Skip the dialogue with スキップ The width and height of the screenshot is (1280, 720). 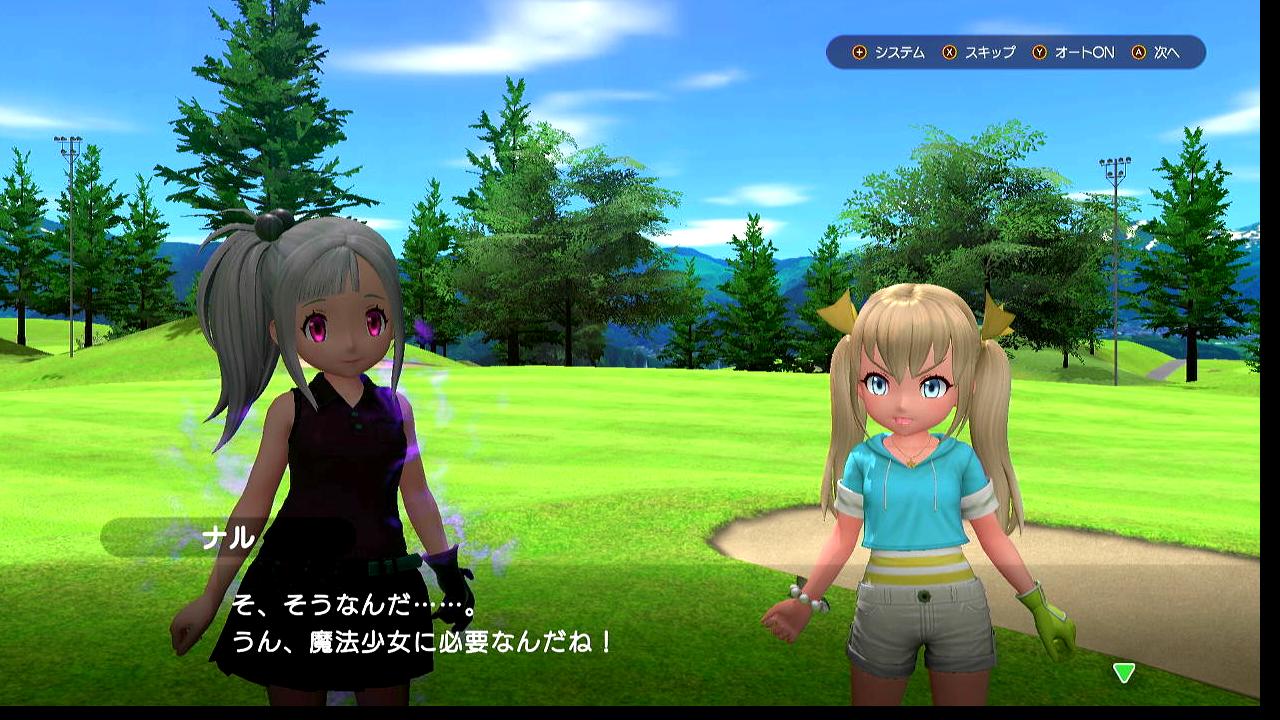click(x=979, y=52)
